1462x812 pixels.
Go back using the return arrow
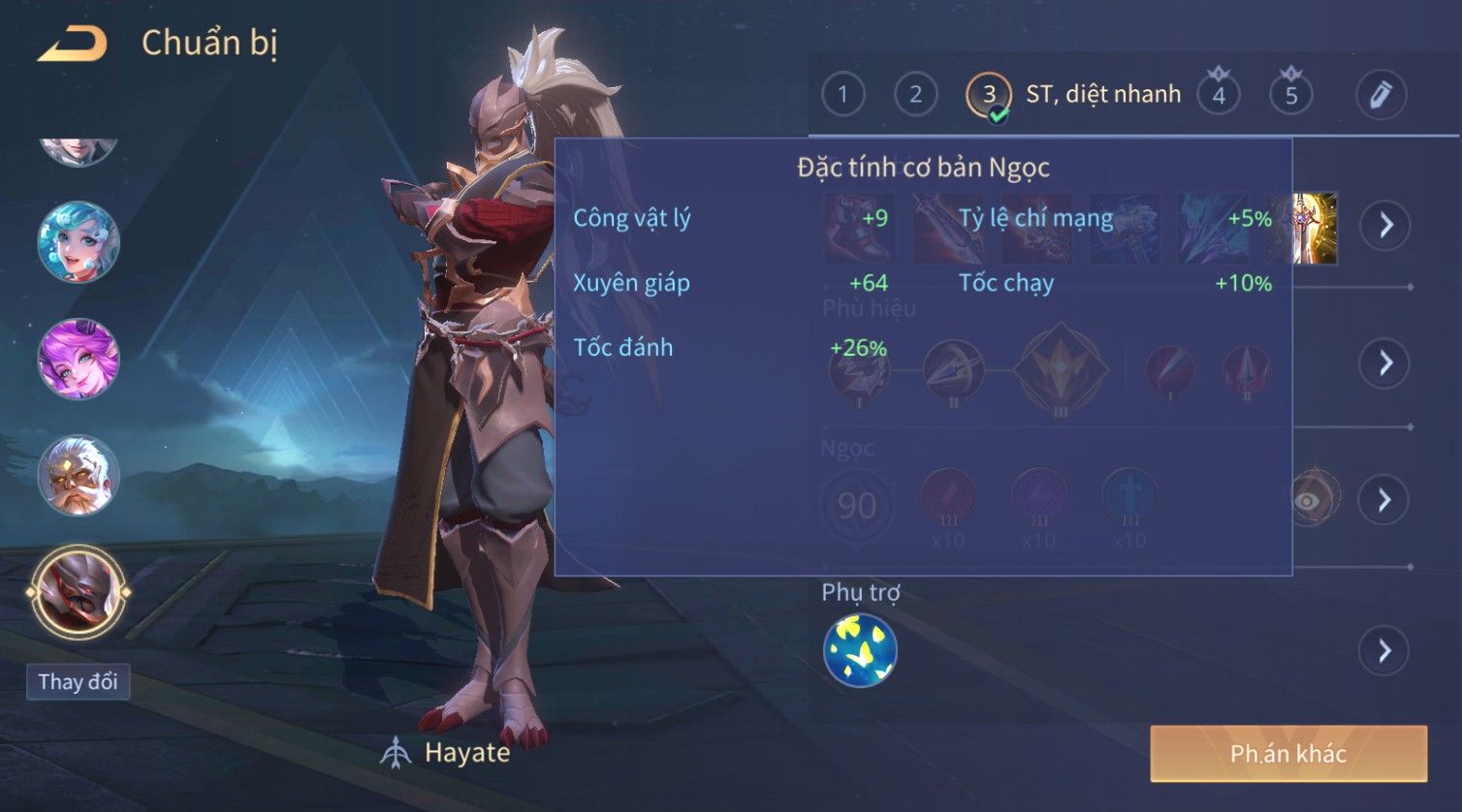pyautogui.click(x=73, y=45)
